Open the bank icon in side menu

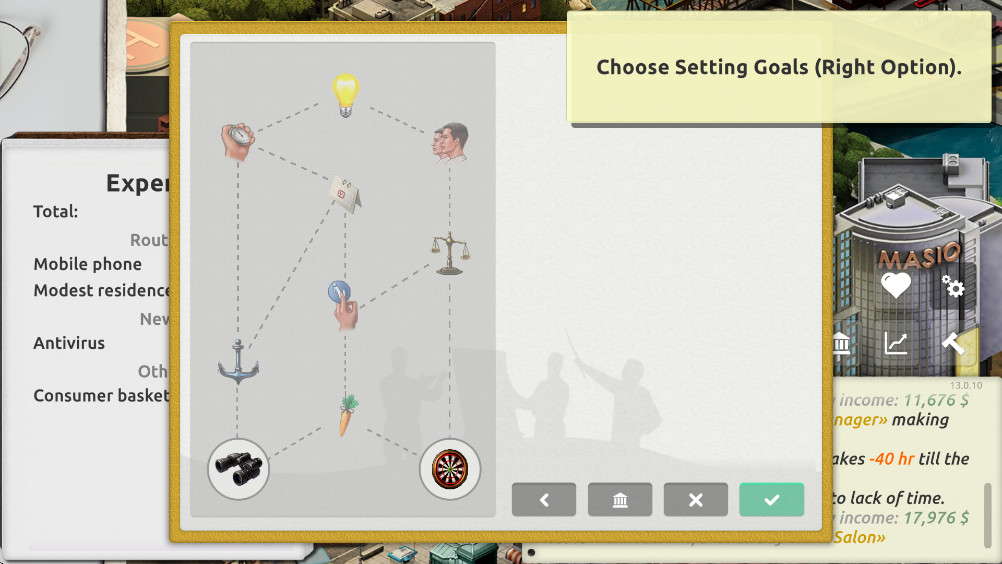click(x=841, y=344)
